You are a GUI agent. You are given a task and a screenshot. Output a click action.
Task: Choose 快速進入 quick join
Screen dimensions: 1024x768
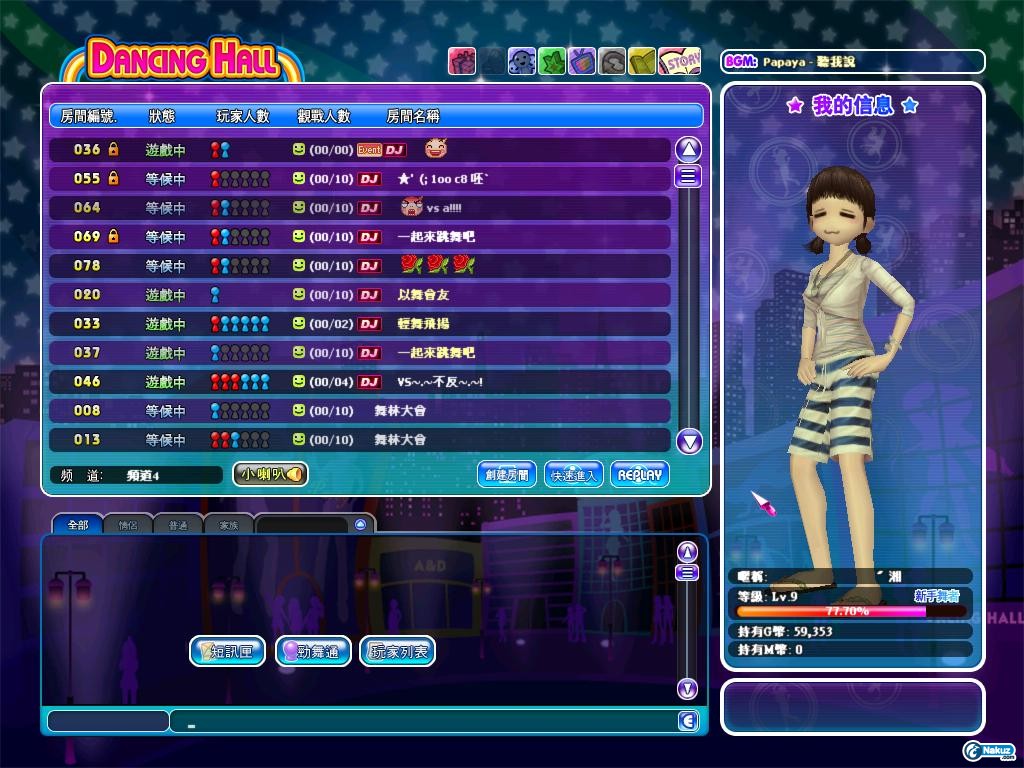pyautogui.click(x=574, y=475)
